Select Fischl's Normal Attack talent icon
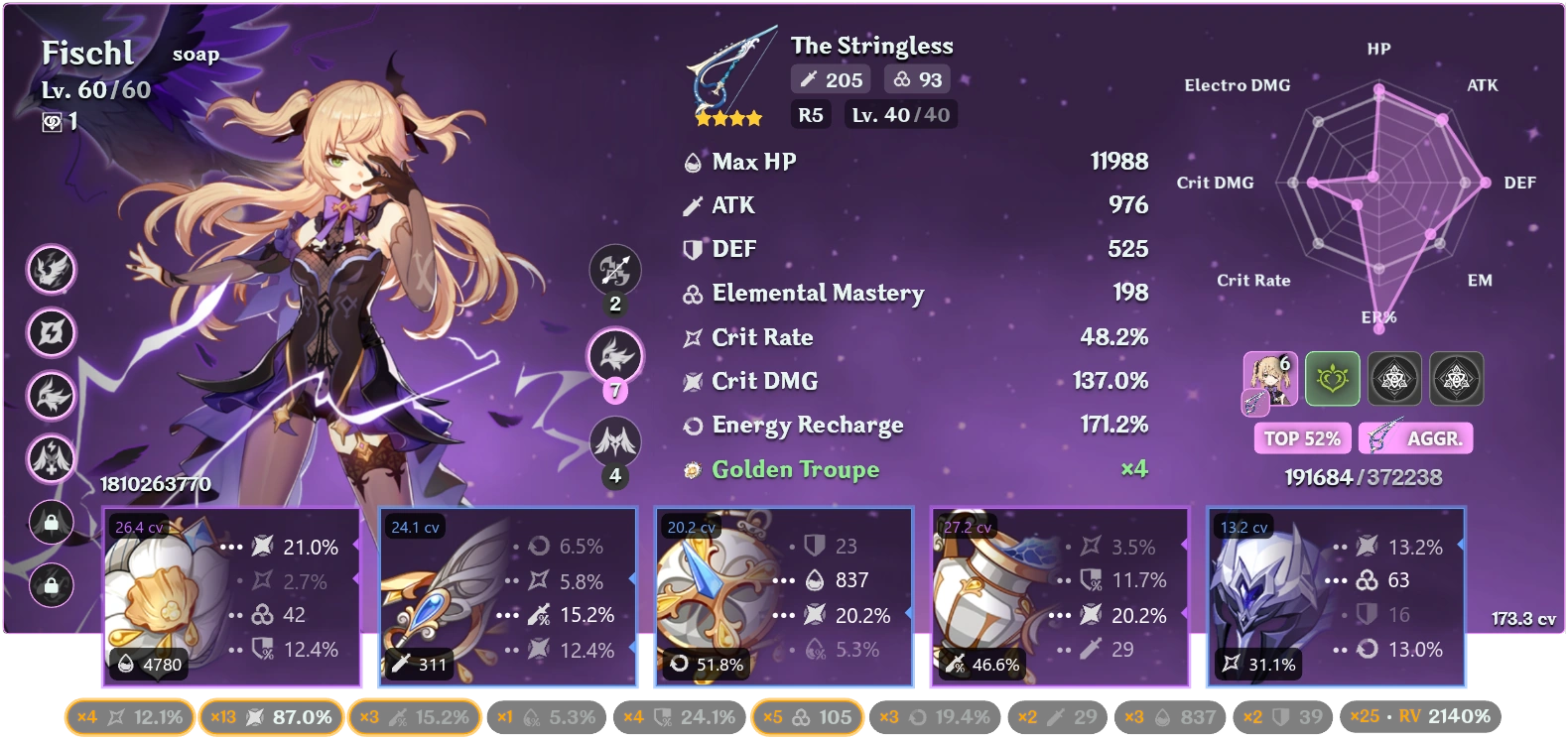 tap(614, 270)
